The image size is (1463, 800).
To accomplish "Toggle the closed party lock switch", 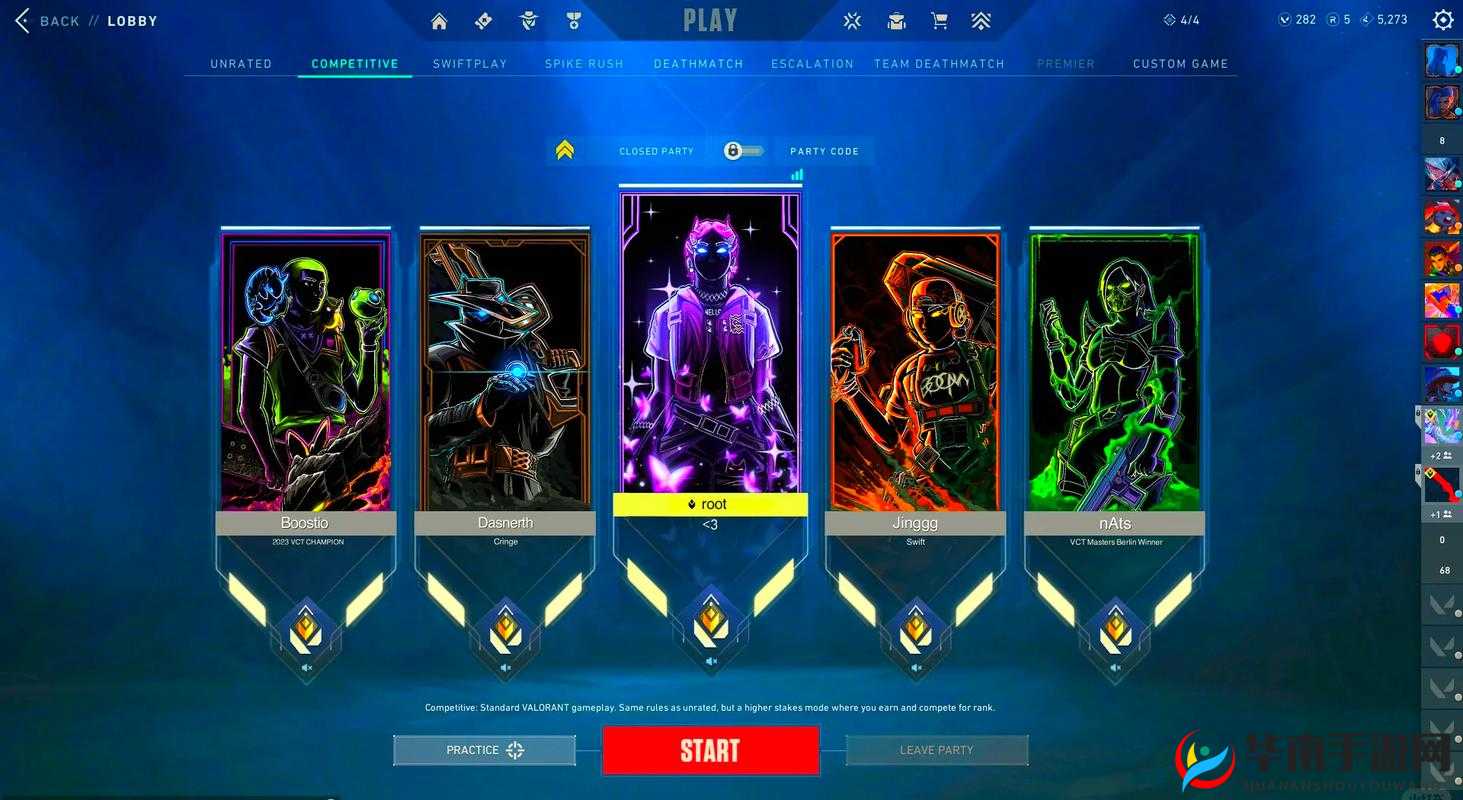I will tap(742, 151).
